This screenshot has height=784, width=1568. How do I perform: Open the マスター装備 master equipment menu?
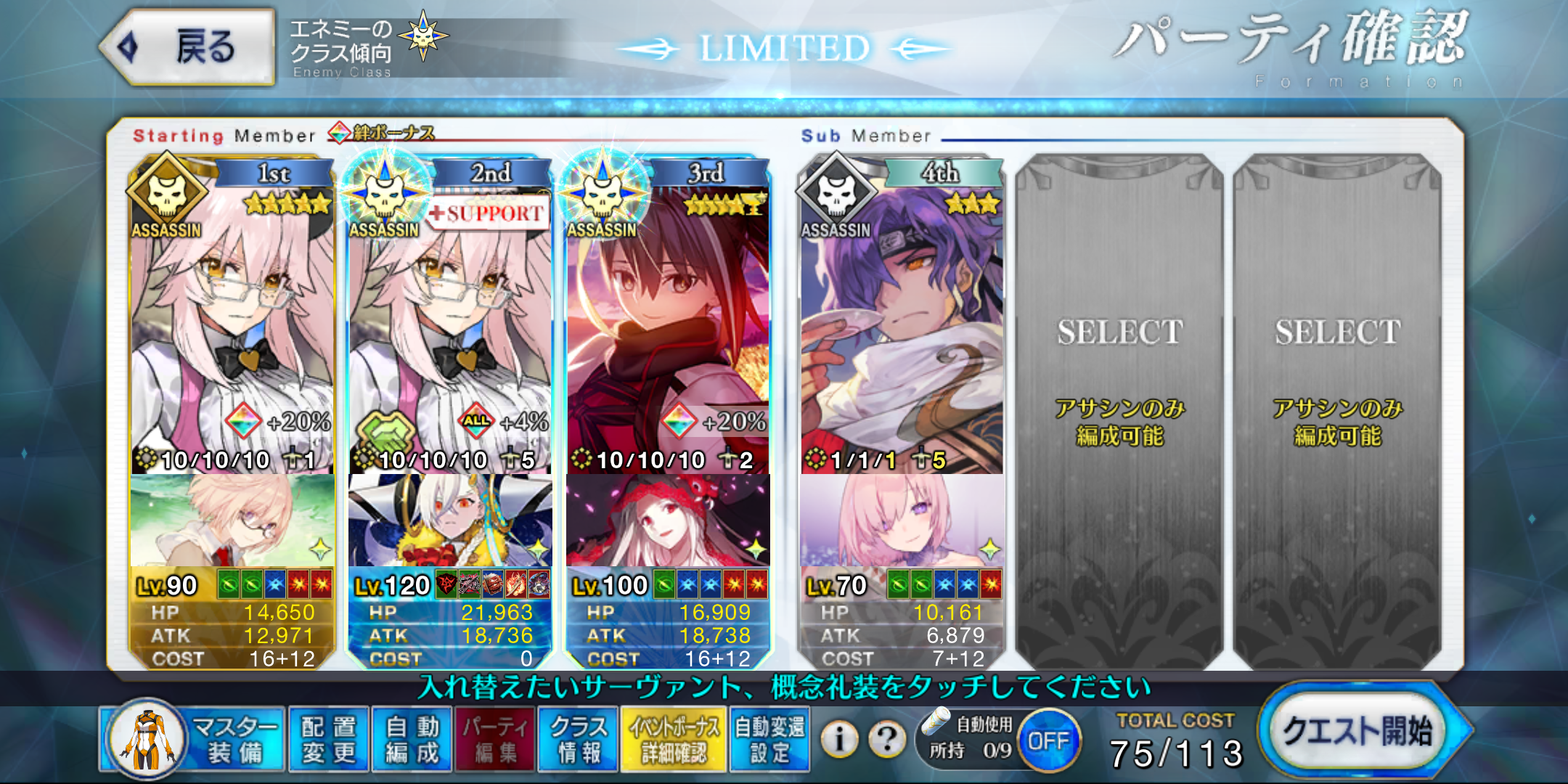pos(196,740)
